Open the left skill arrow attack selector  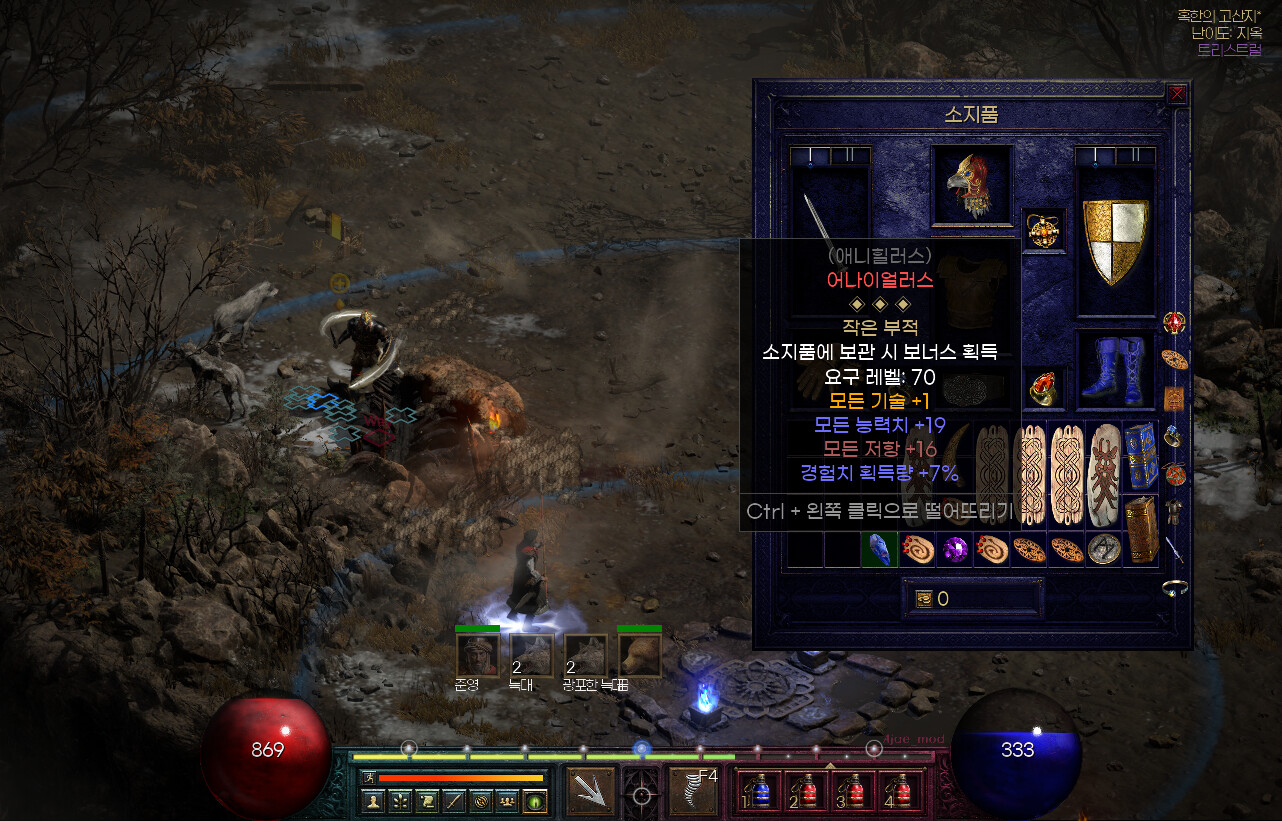tap(591, 790)
